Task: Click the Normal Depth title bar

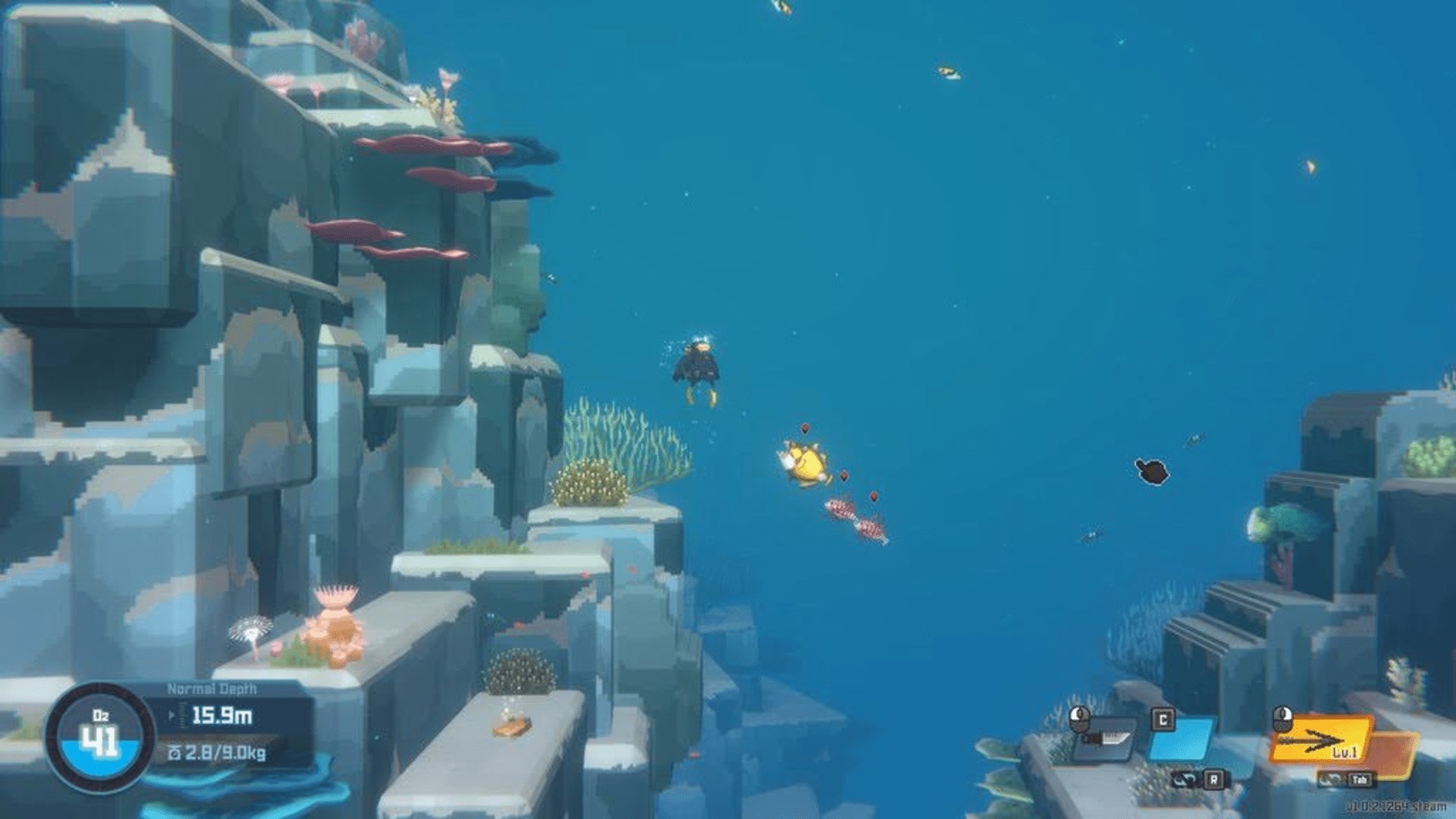Action: [212, 689]
